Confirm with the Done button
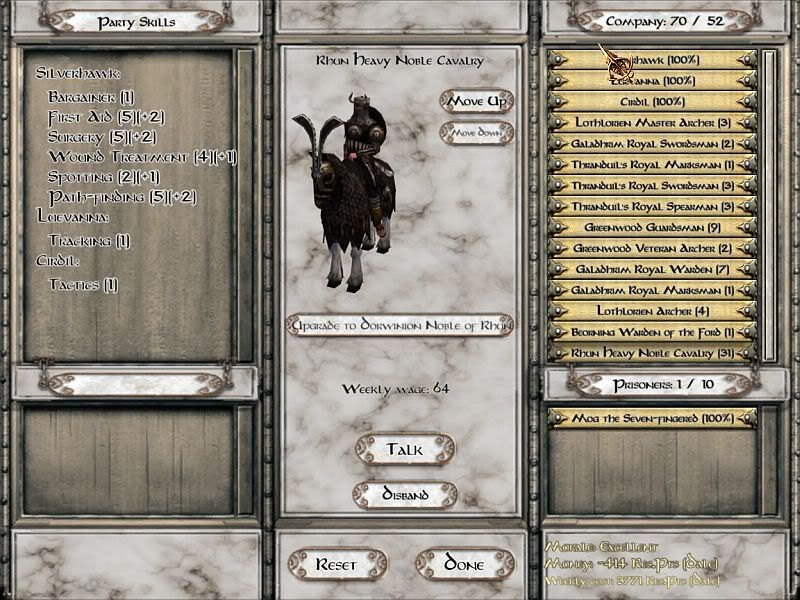Image resolution: width=800 pixels, height=600 pixels. (464, 565)
